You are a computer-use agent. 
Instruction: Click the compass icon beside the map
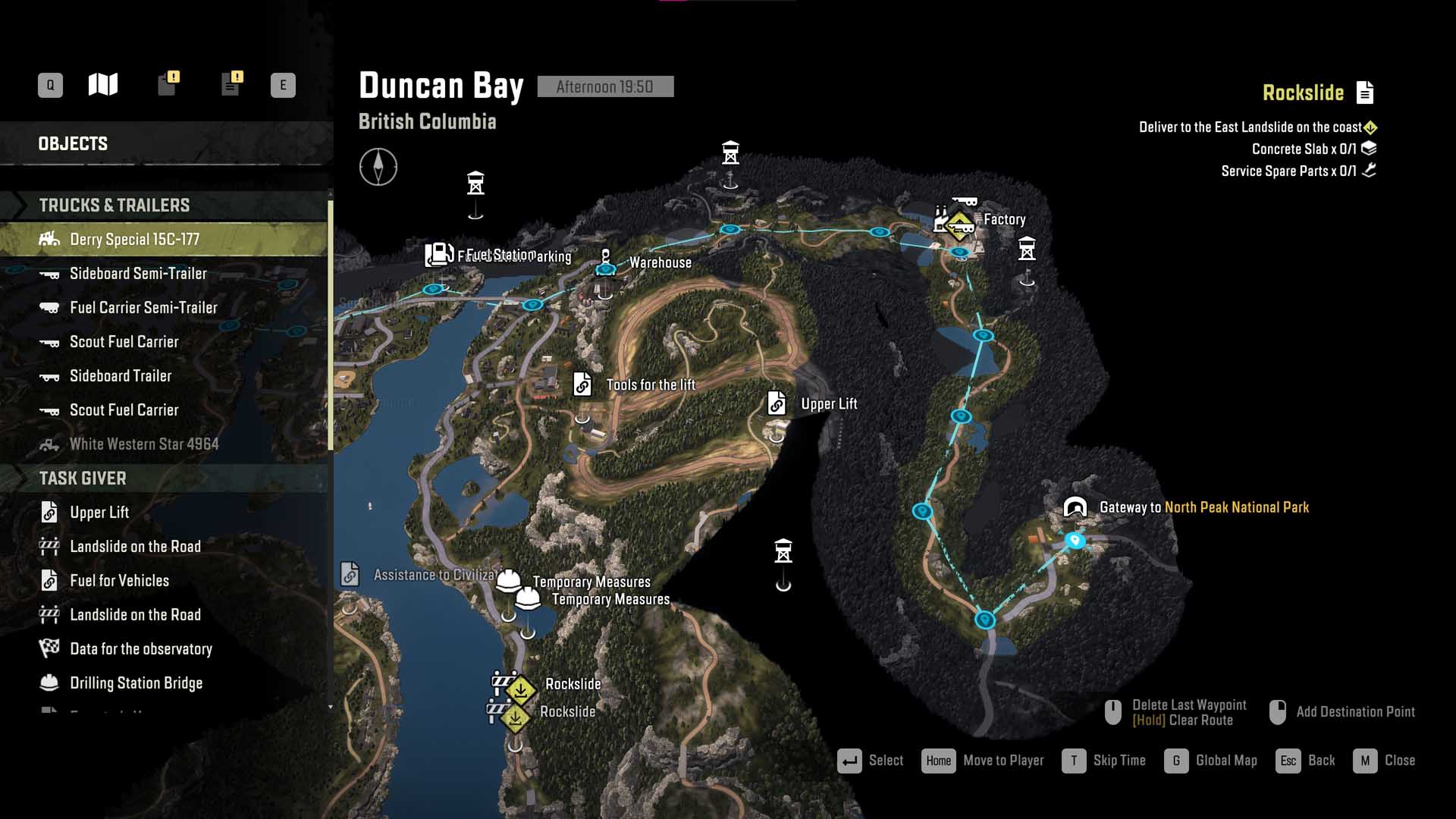378,167
